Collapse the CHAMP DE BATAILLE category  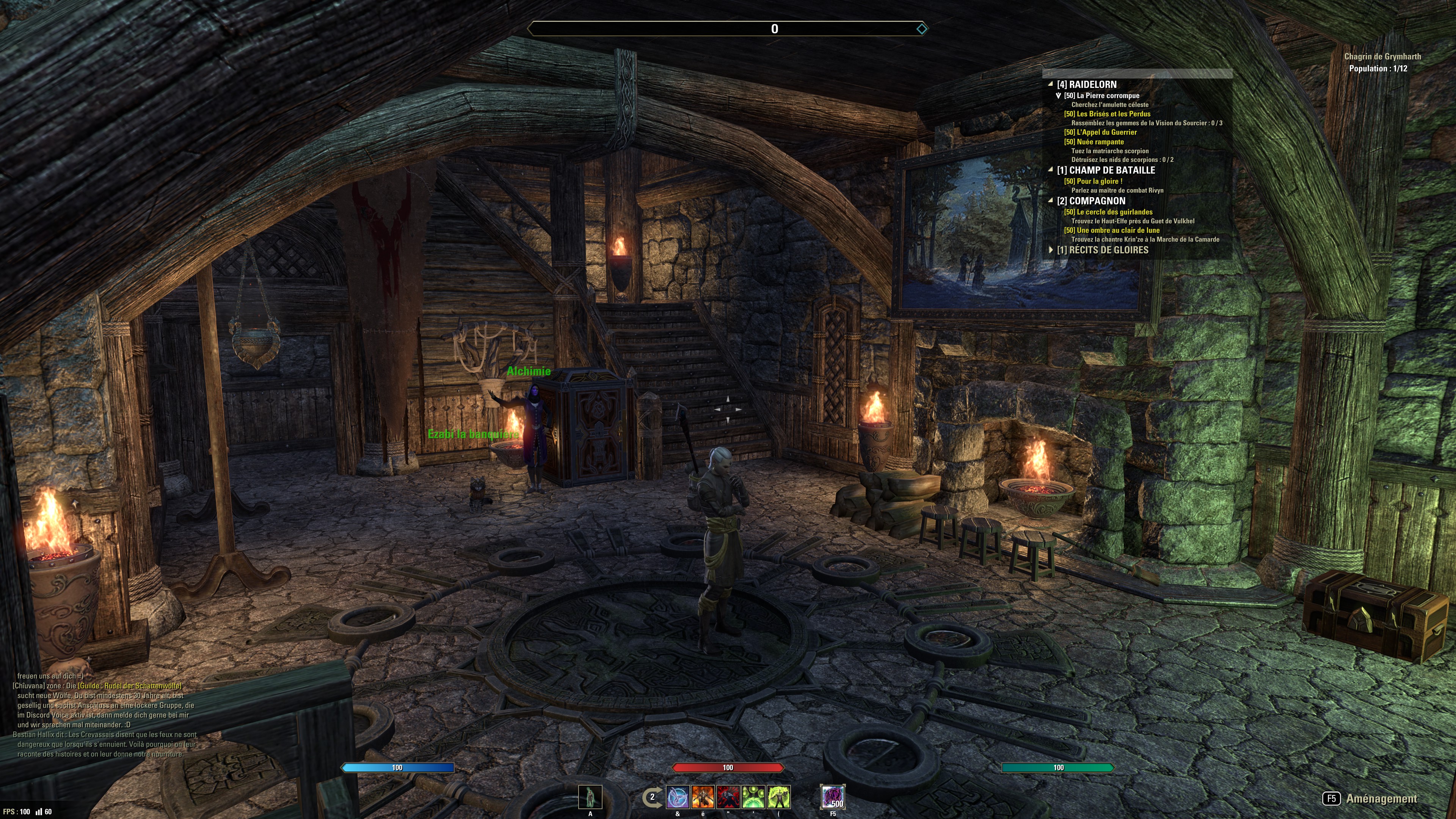coord(1051,170)
